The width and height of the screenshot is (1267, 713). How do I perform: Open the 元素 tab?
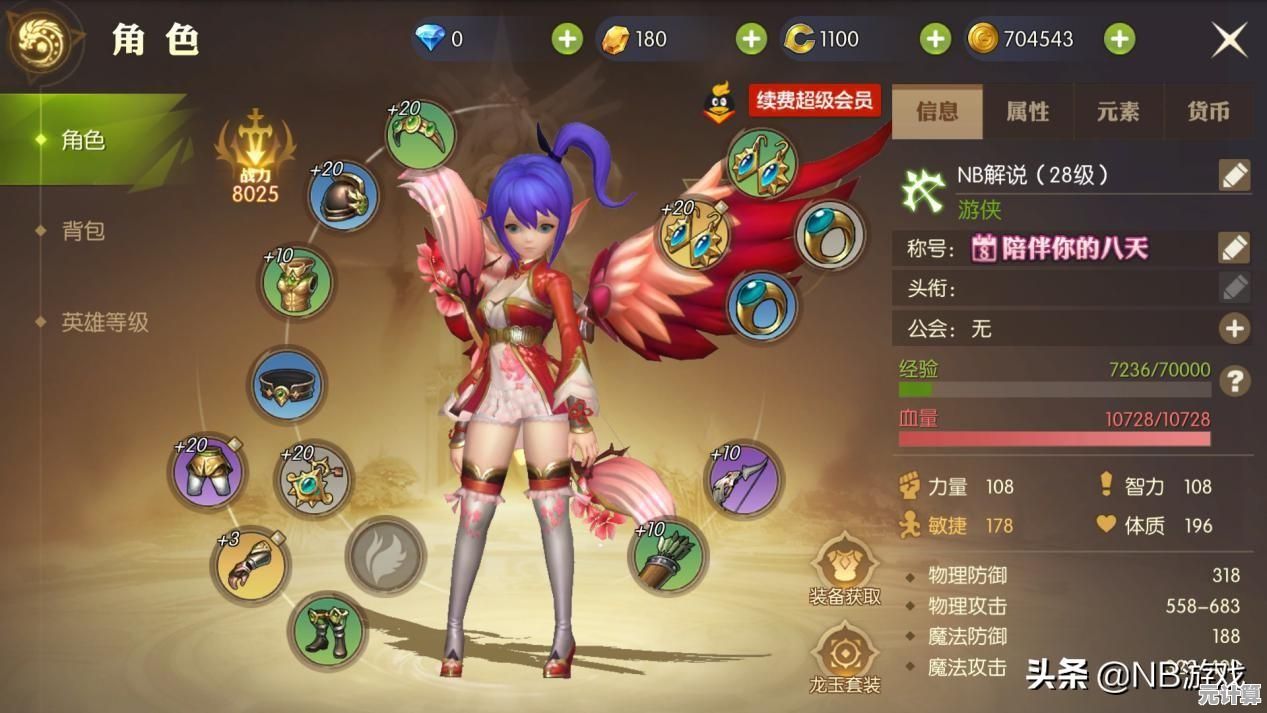pos(1118,112)
